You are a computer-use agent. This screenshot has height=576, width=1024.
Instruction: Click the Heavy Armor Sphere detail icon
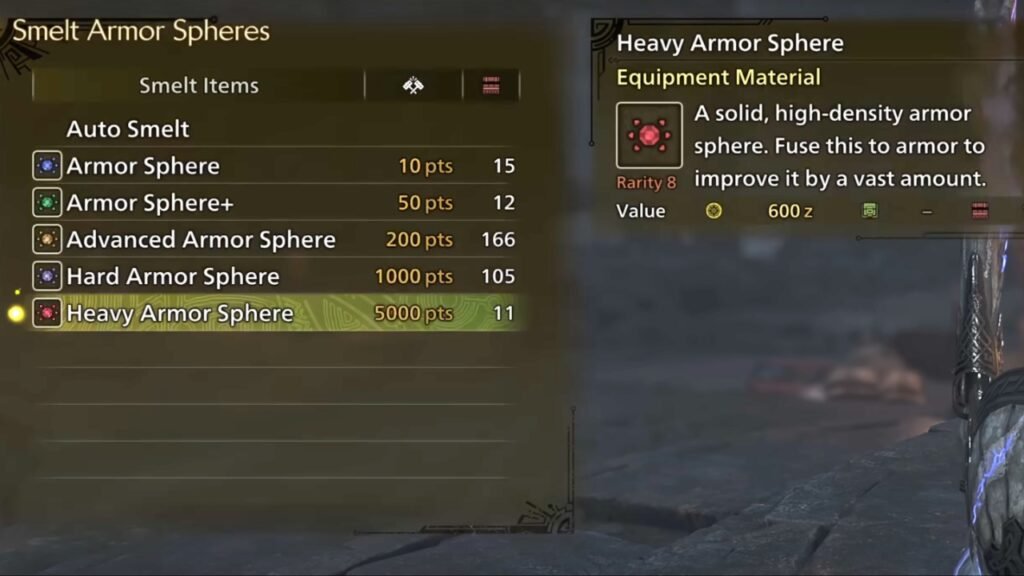pyautogui.click(x=649, y=135)
